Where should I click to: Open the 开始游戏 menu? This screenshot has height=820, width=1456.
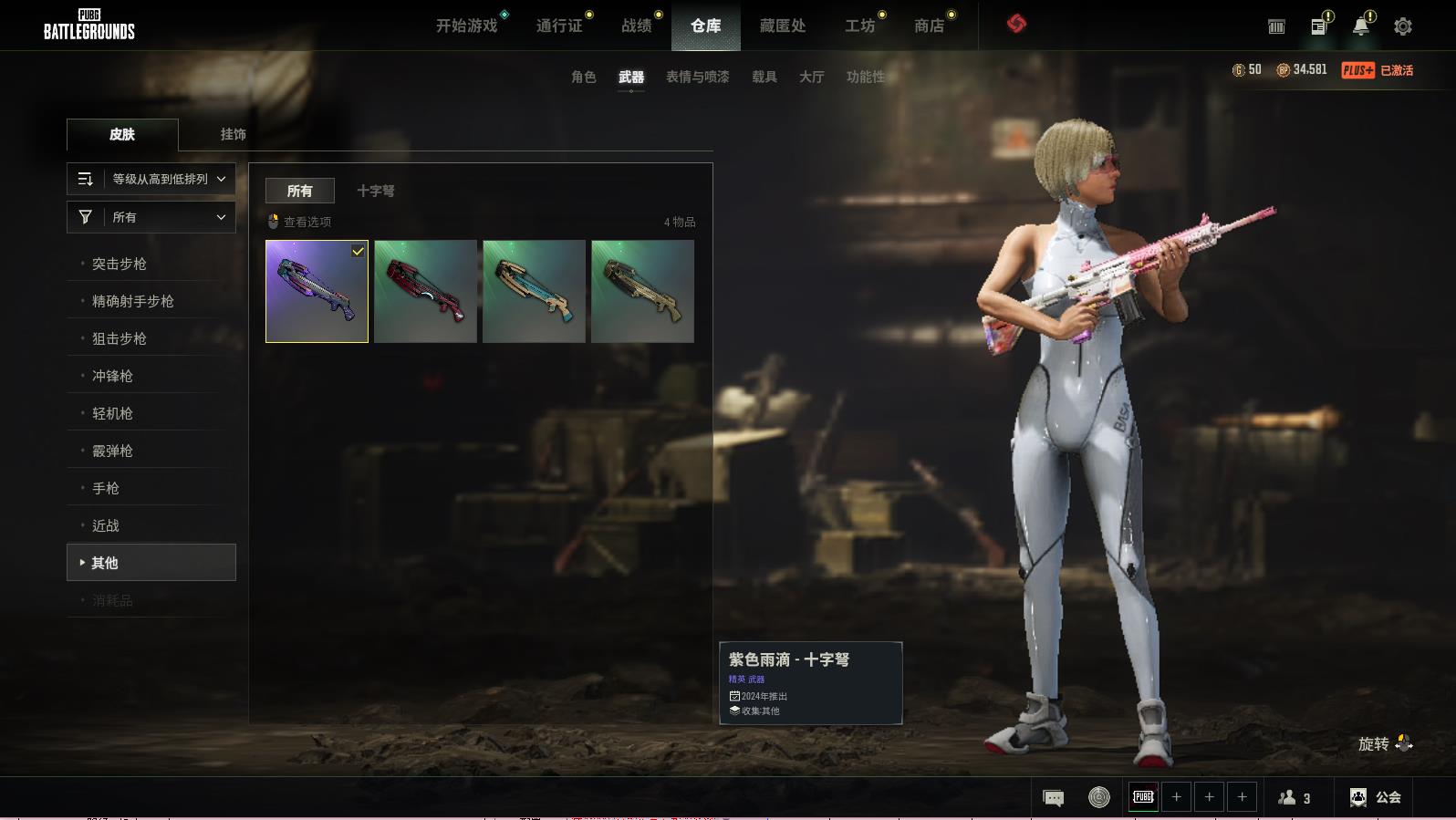point(466,26)
